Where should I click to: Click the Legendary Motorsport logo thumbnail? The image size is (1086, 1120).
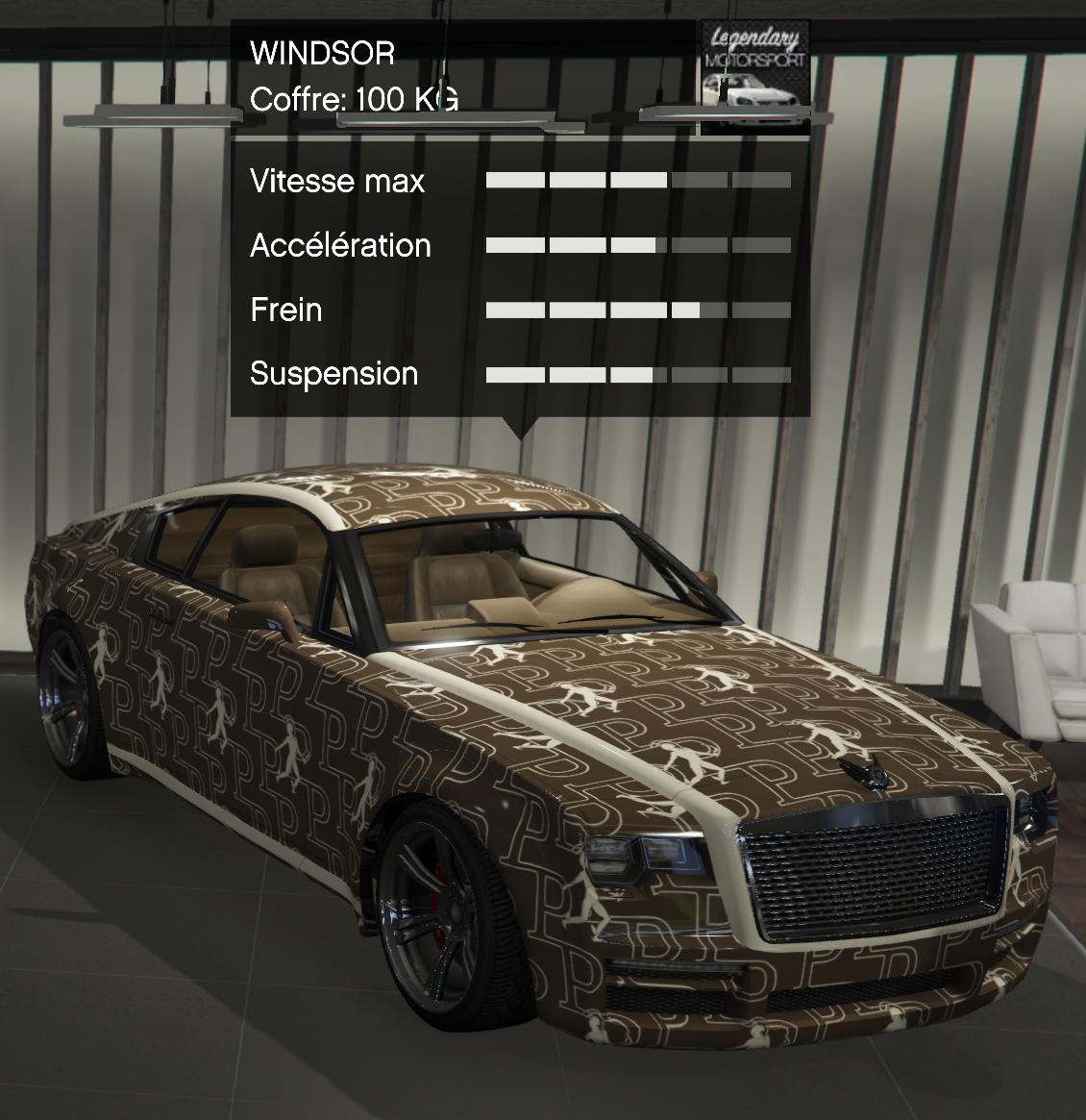pos(754,77)
